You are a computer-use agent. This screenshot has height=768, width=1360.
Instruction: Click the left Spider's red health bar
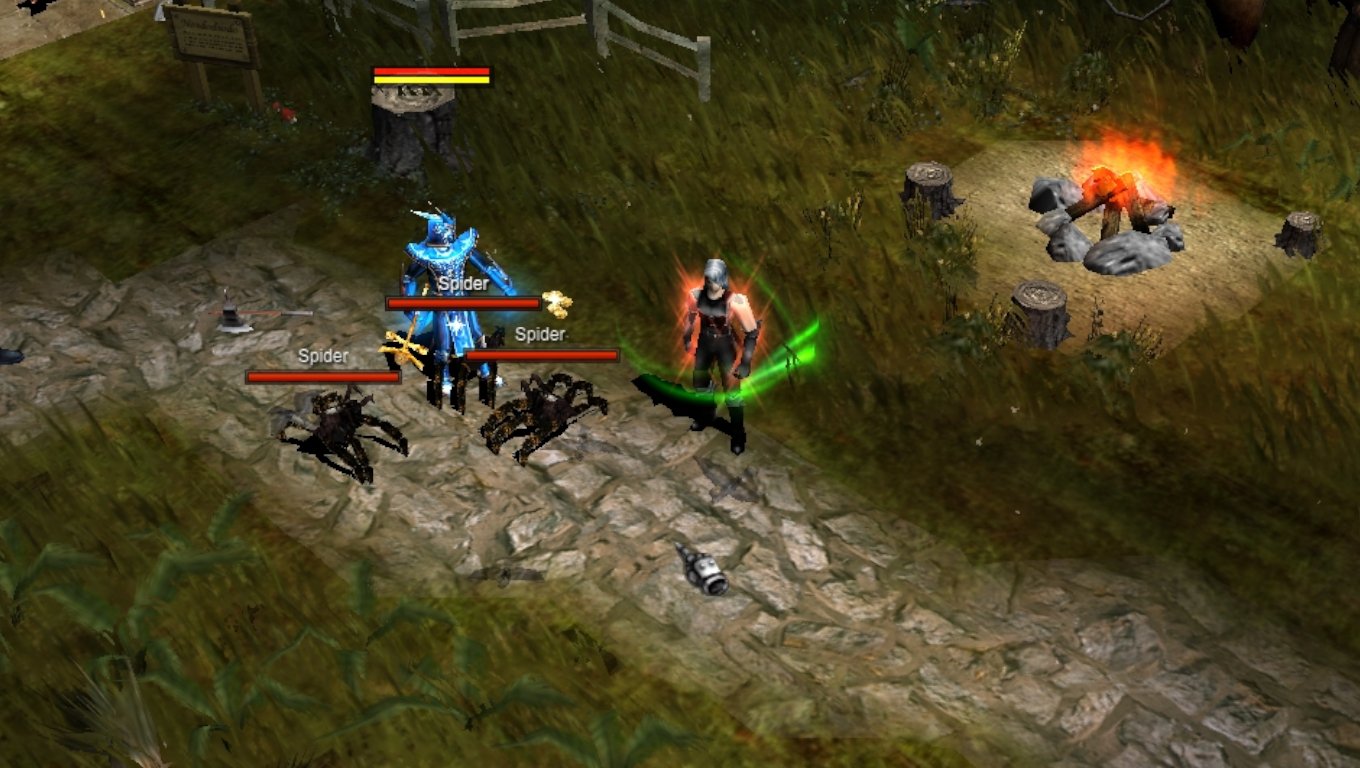pos(322,375)
